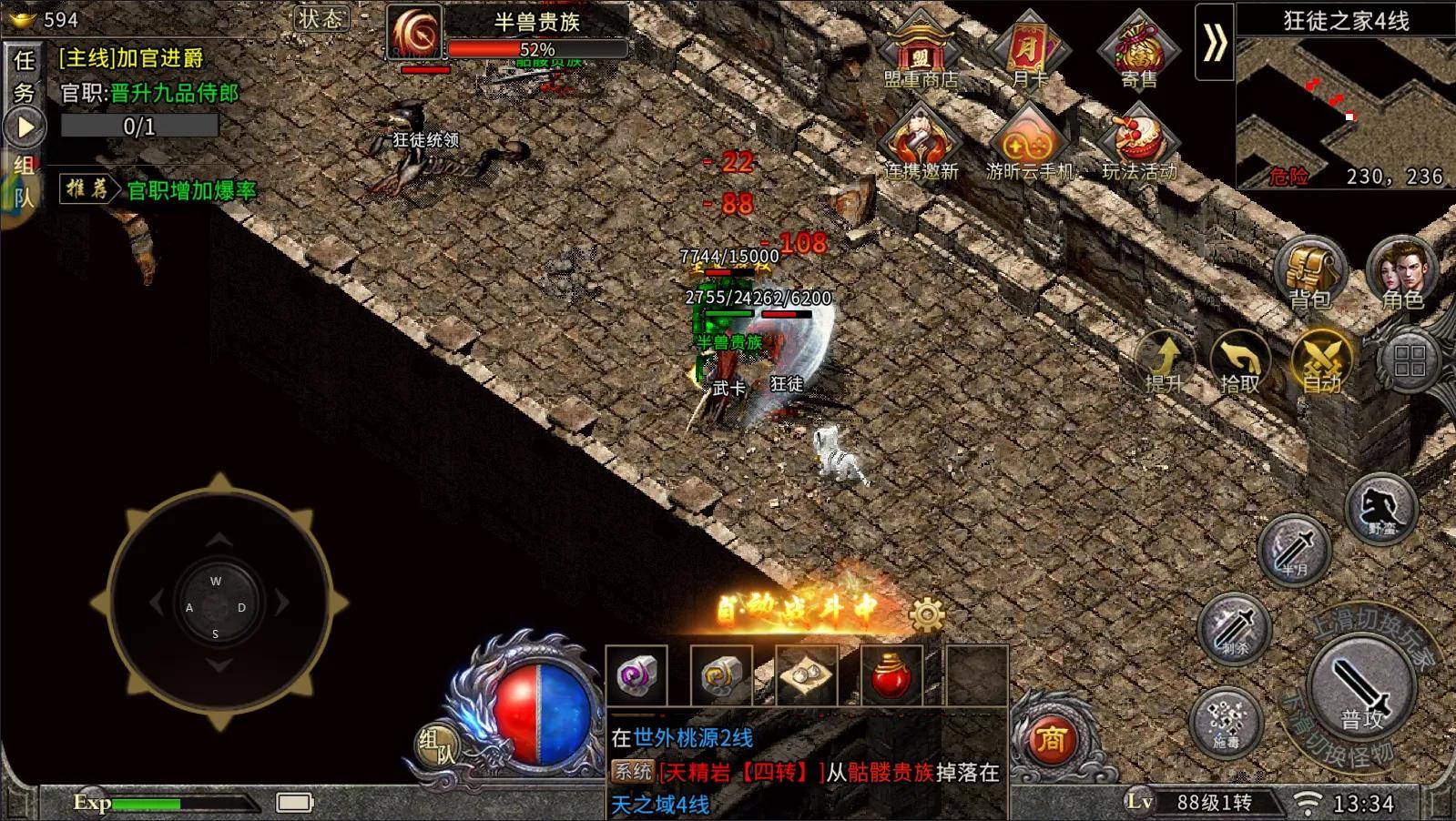Activate the 刺杀 sword skill
The height and width of the screenshot is (821, 1456).
tap(1234, 628)
